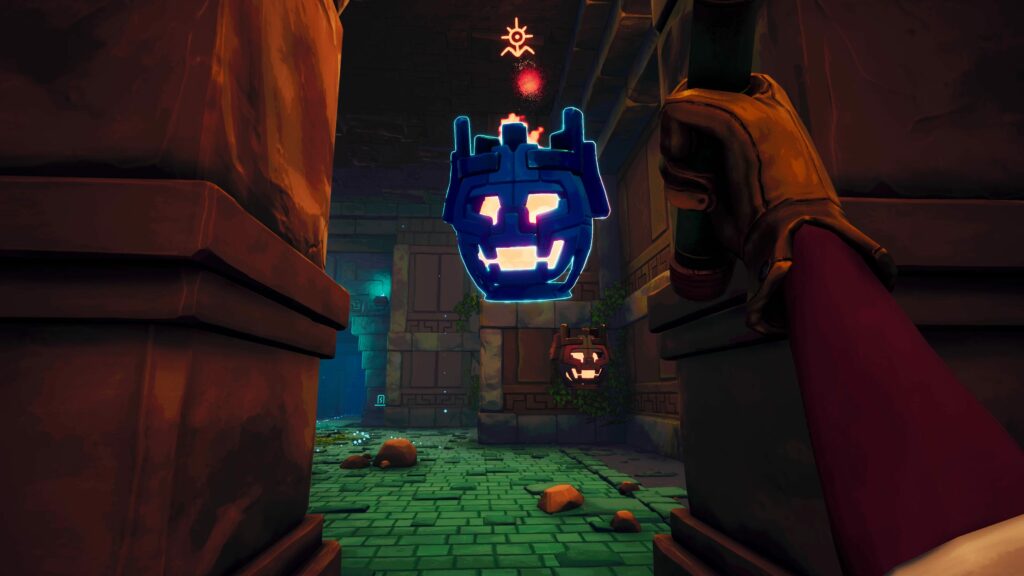1024x576 pixels.
Task: Click the sun-eye guardian marker icon
Action: (517, 39)
